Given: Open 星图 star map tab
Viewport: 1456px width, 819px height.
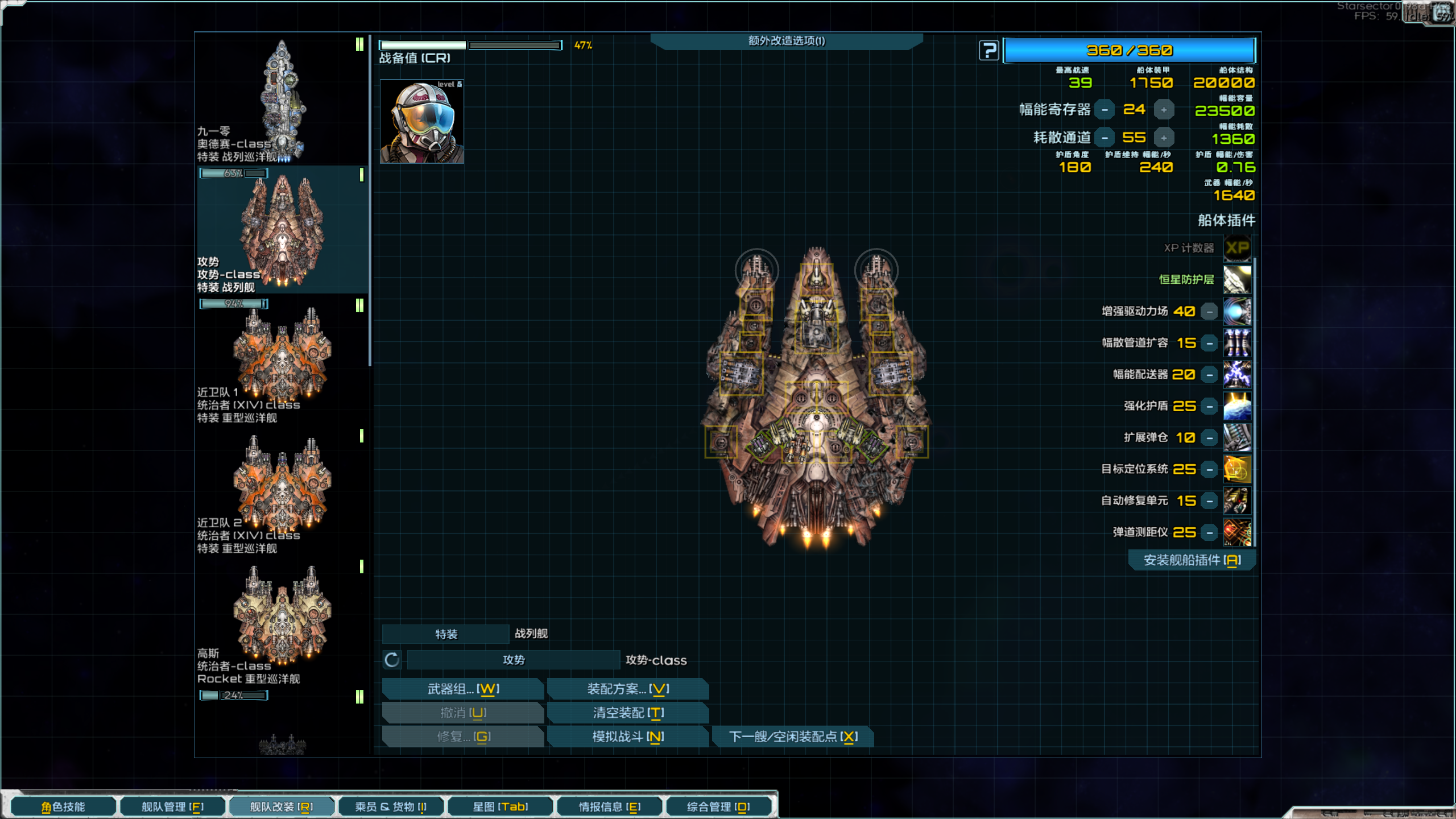Looking at the screenshot, I should point(500,806).
